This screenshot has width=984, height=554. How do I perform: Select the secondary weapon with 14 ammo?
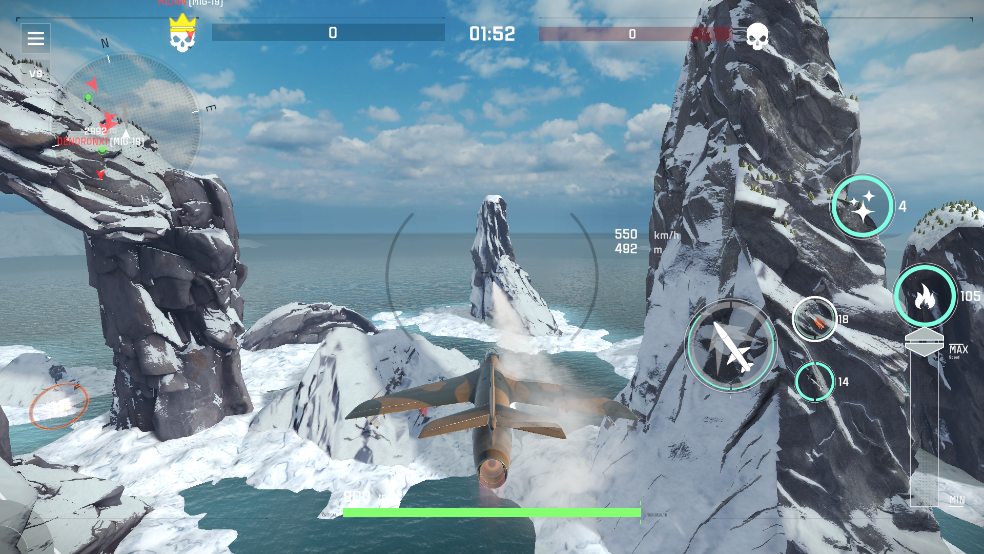[814, 381]
